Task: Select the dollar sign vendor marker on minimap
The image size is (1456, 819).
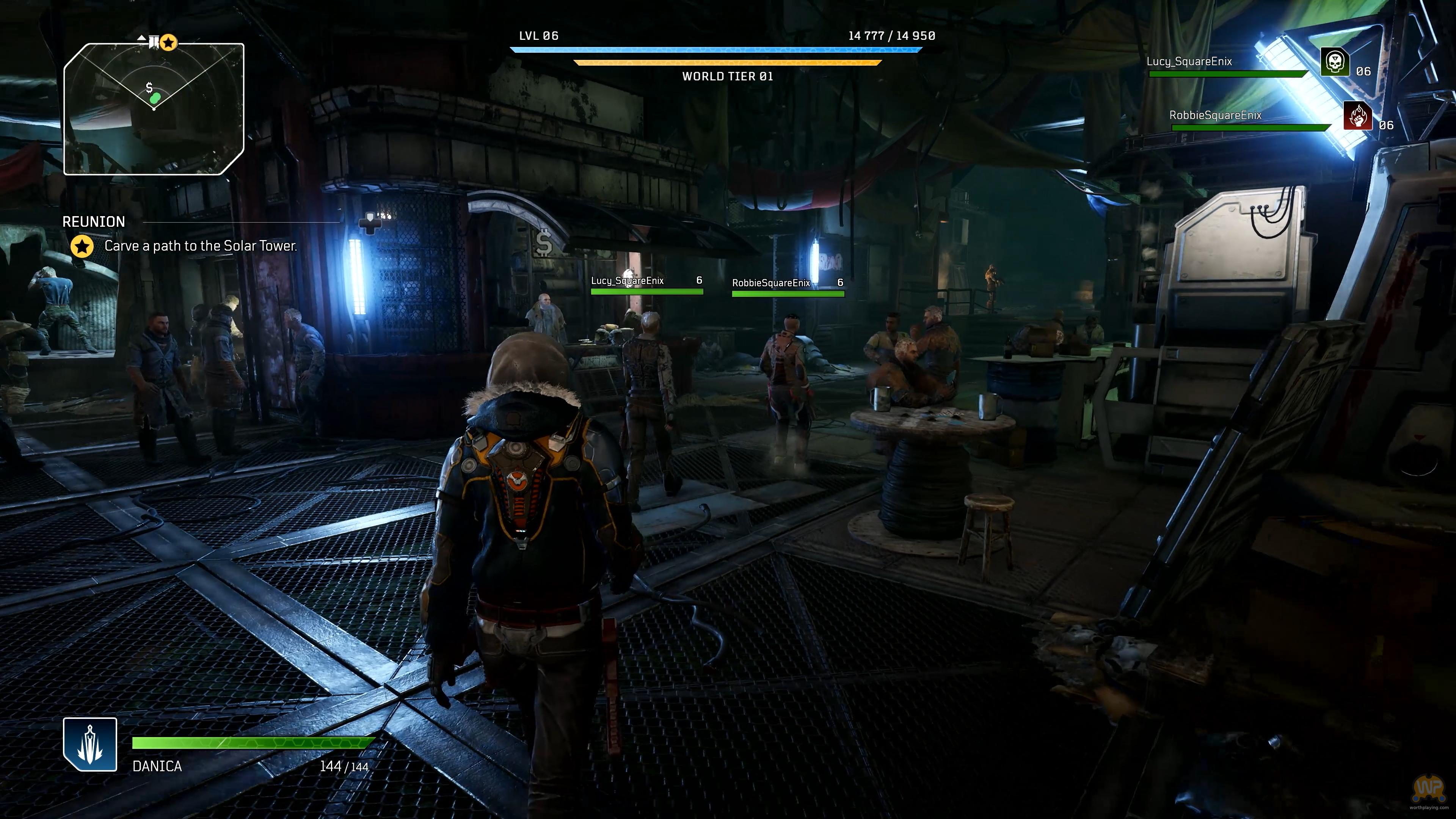Action: [x=149, y=87]
